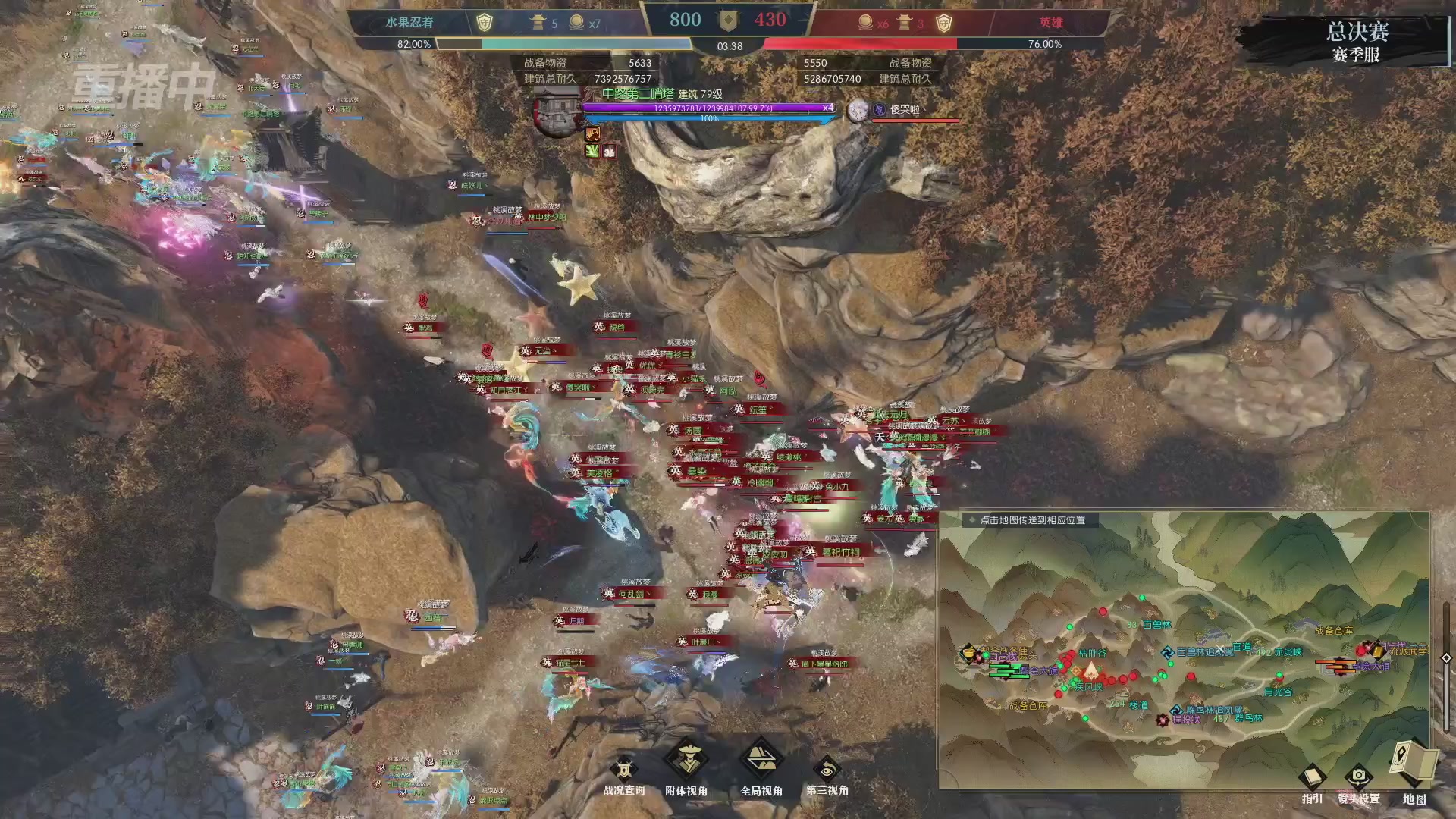Activate the 第三视角 third-person view
Viewport: 1456px width, 819px height.
(x=827, y=772)
